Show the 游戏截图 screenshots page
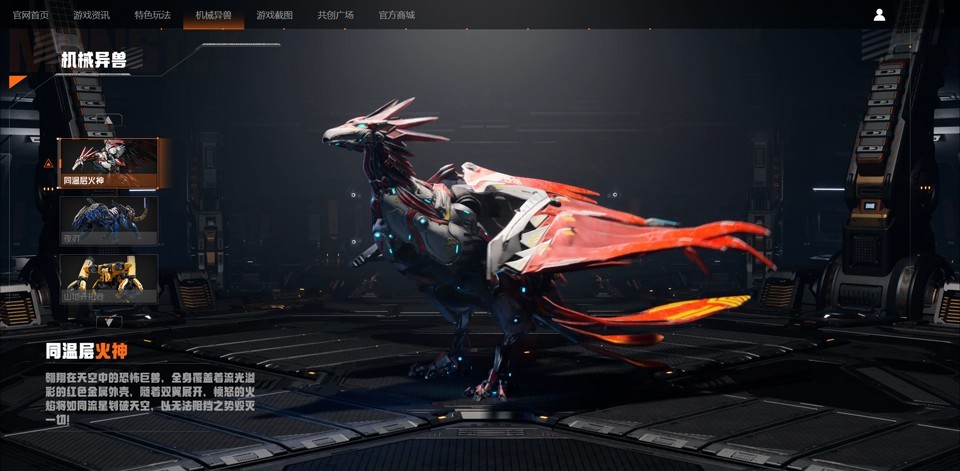The image size is (960, 471). coord(275,15)
